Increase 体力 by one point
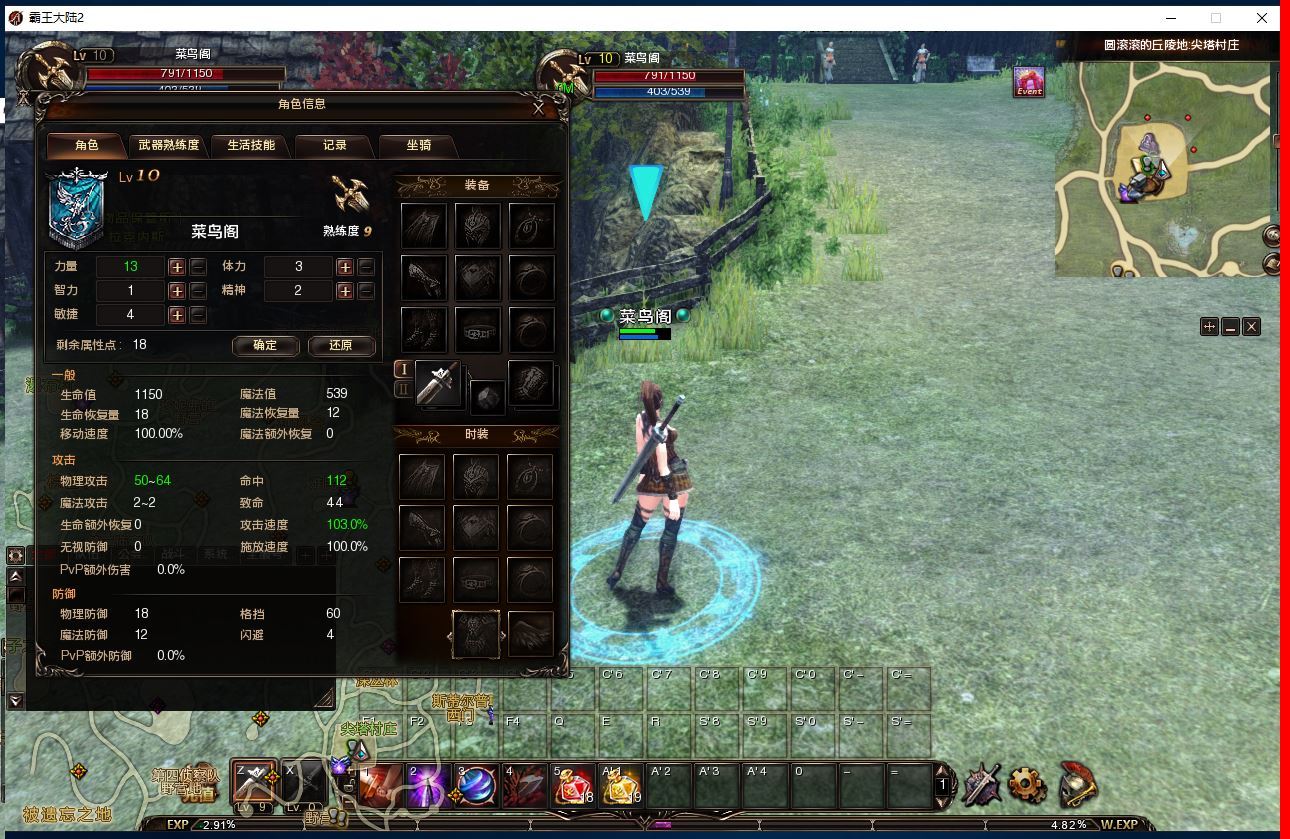The image size is (1290, 839). 345,267
